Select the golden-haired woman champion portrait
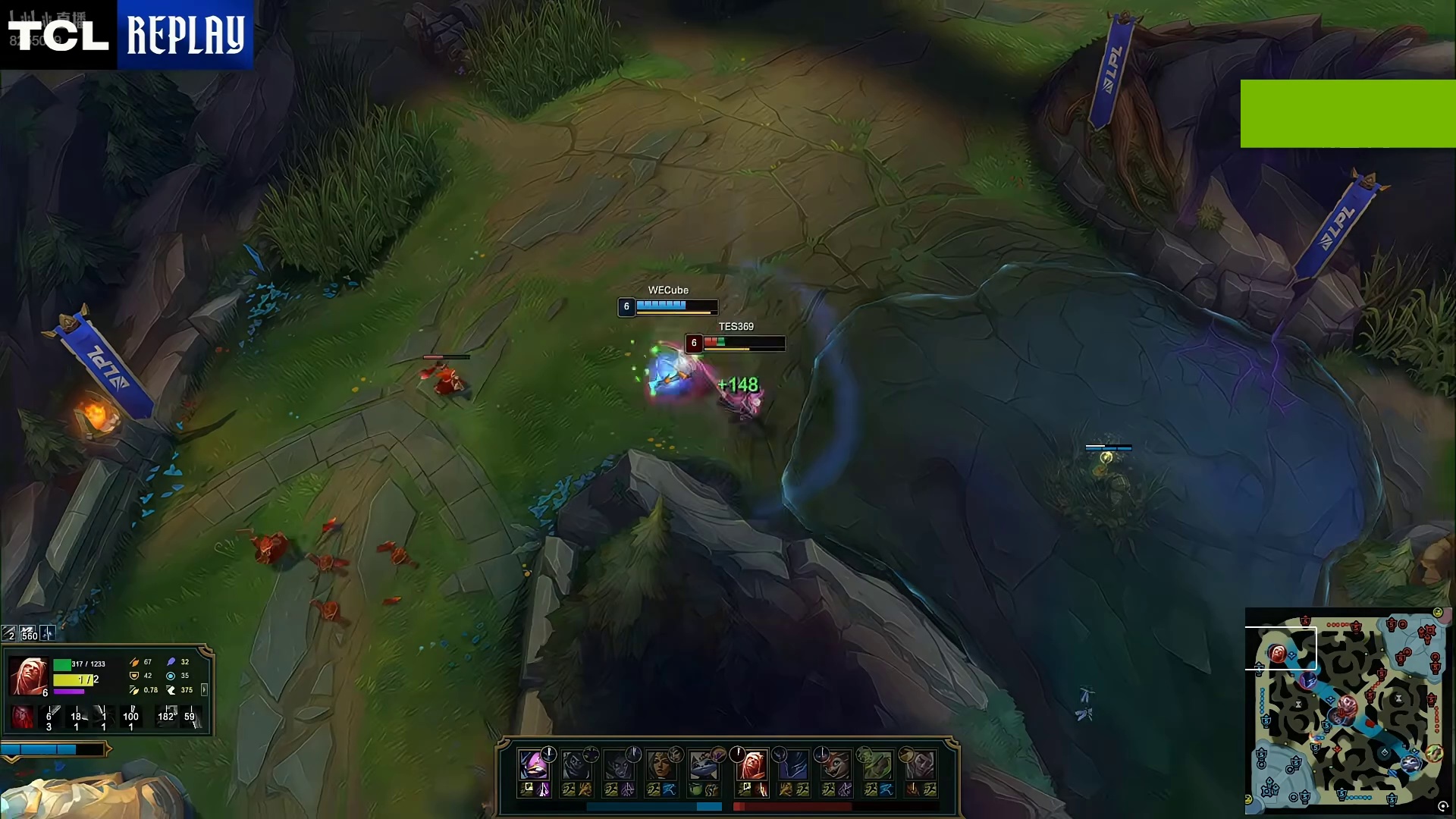1456x819 pixels. click(661, 764)
